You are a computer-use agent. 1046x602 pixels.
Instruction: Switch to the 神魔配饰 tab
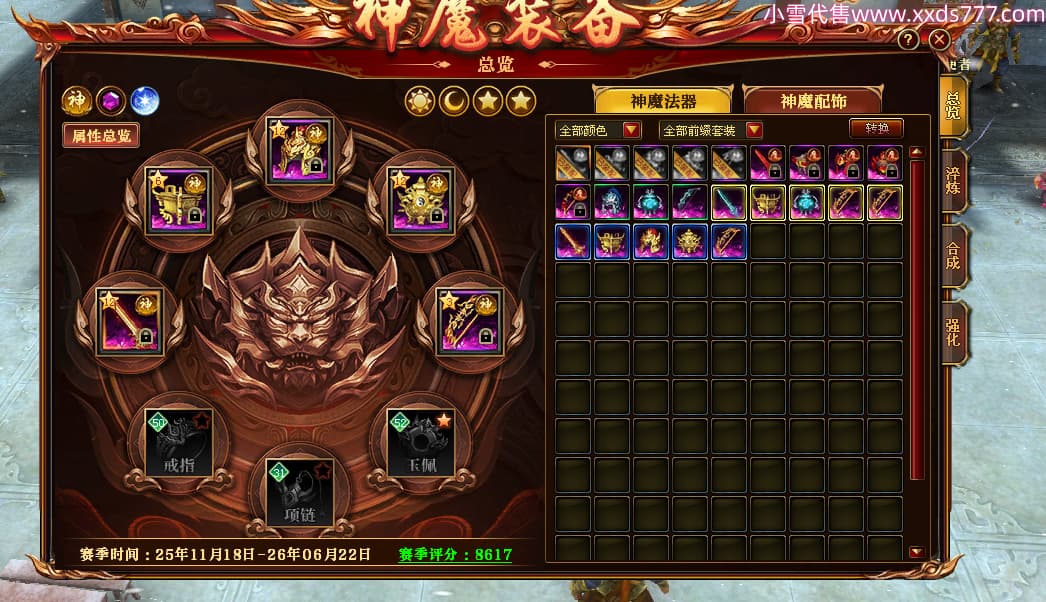coord(813,101)
